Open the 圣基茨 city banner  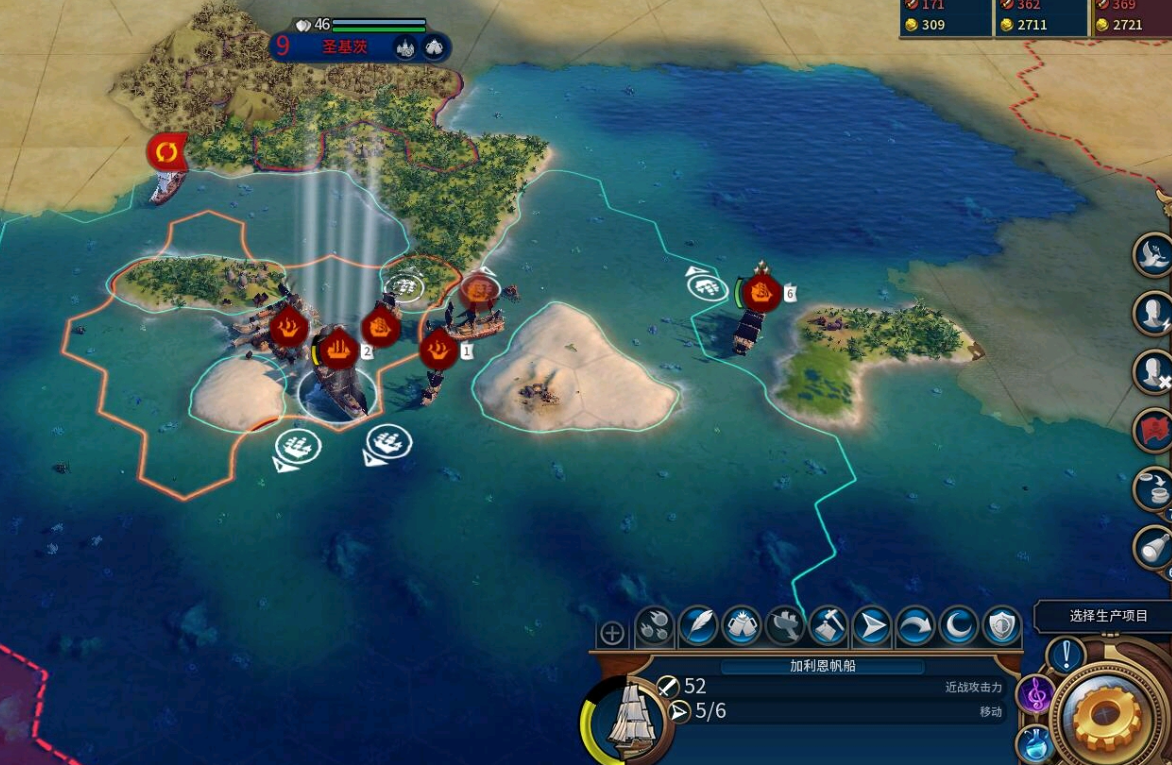click(345, 47)
